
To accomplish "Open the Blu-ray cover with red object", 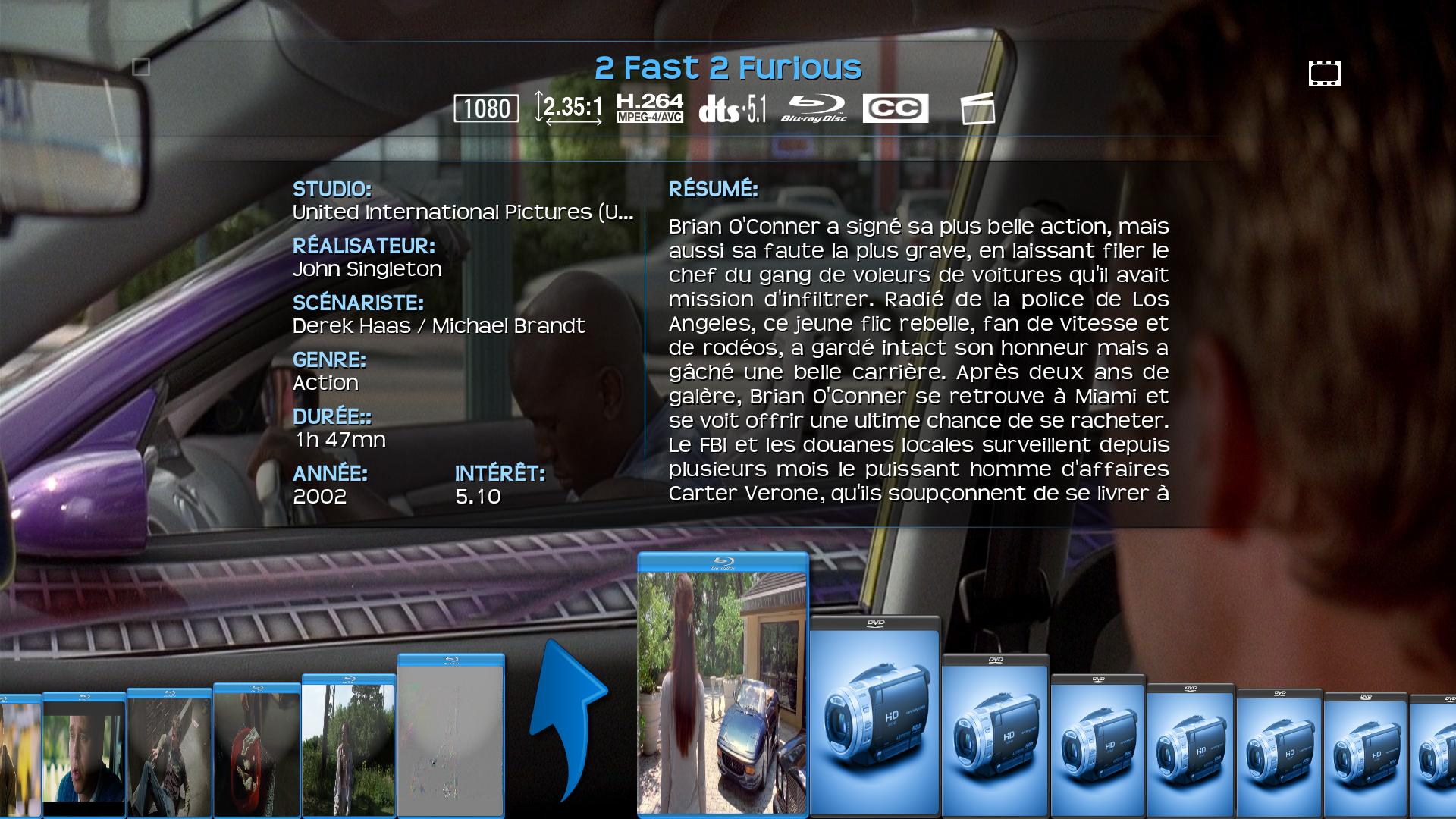I will tap(256, 751).
